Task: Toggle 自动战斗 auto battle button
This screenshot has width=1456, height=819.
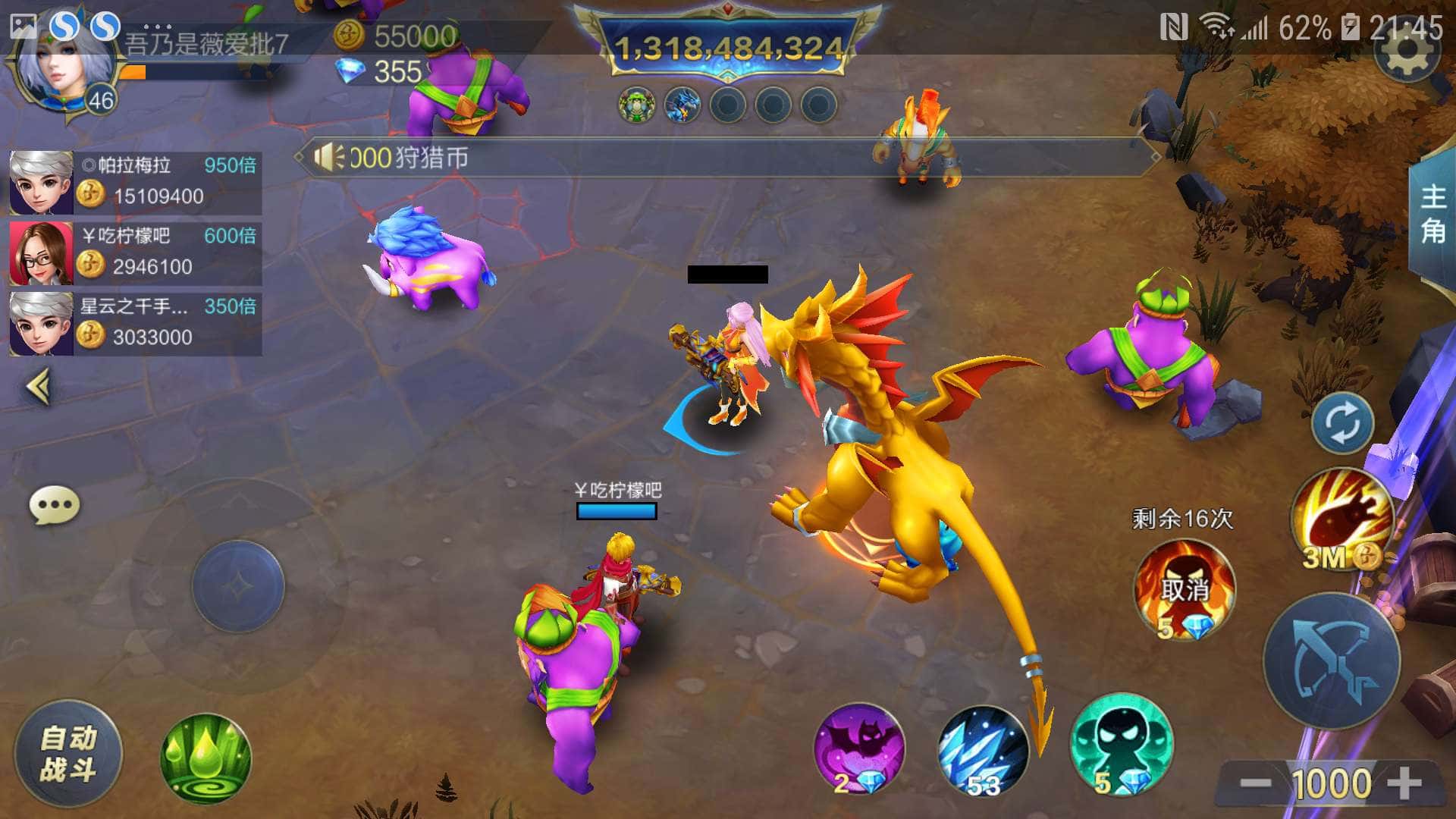Action: pyautogui.click(x=68, y=754)
